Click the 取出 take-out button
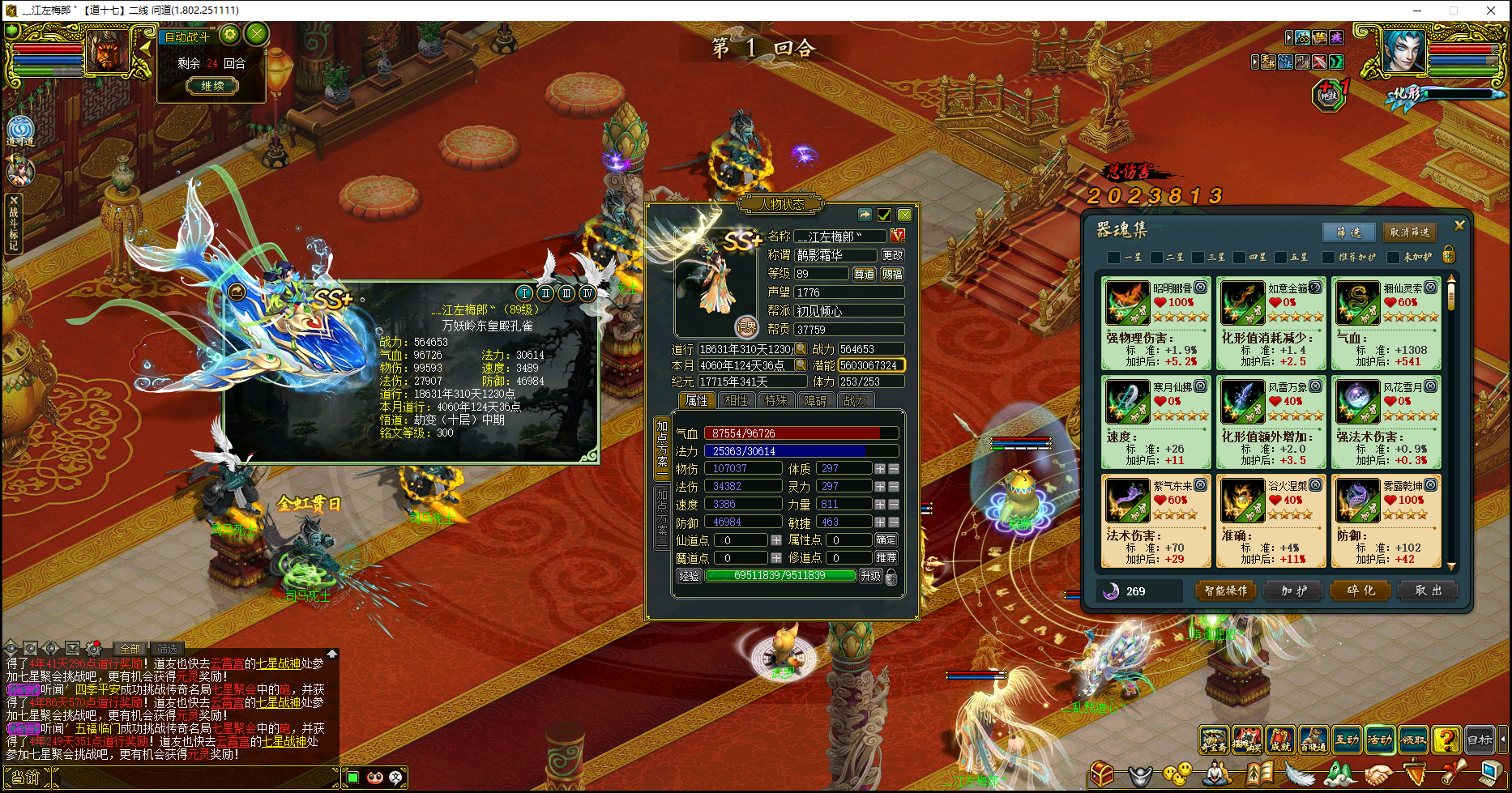 [1429, 591]
